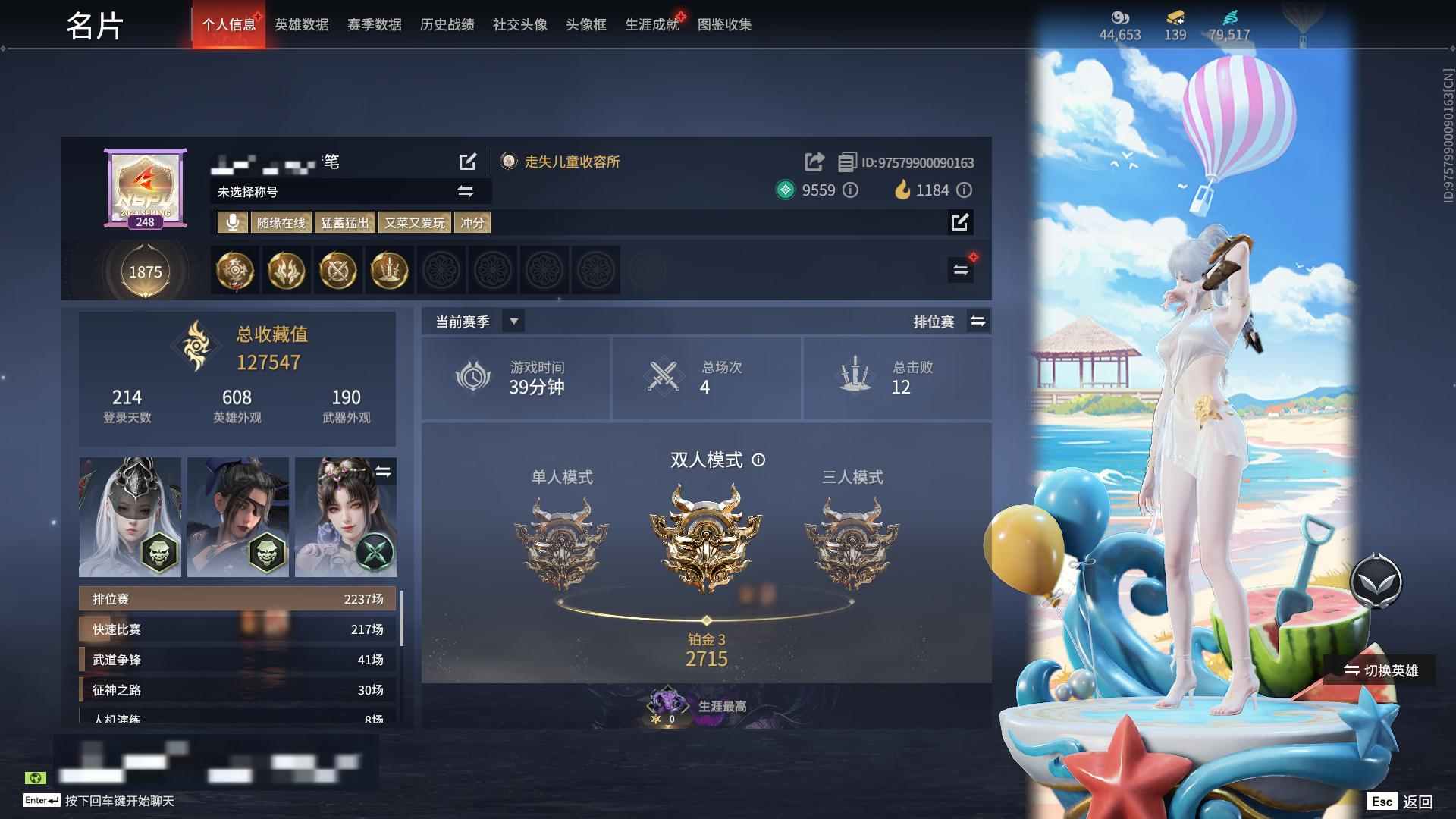Switch to the 英雄数据 tab
The width and height of the screenshot is (1456, 819).
tap(300, 24)
